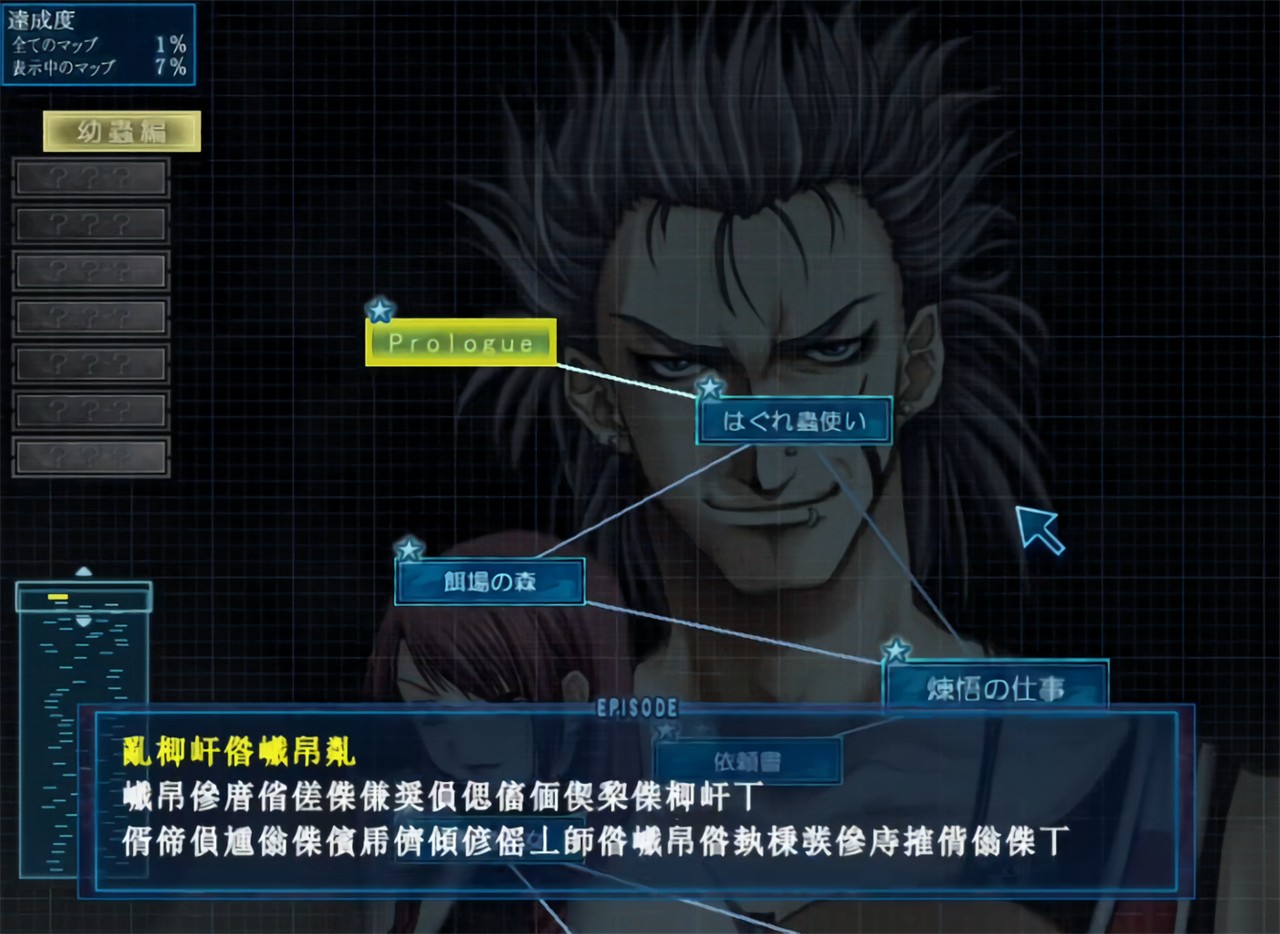Select the 依頼書 episode node
Image resolution: width=1280 pixels, height=934 pixels.
click(x=747, y=762)
